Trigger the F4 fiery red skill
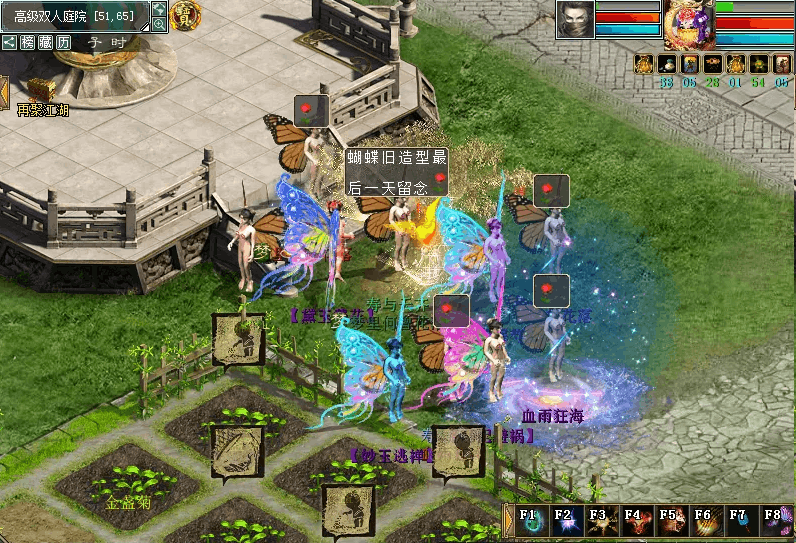Image resolution: width=796 pixels, height=543 pixels. tap(634, 523)
